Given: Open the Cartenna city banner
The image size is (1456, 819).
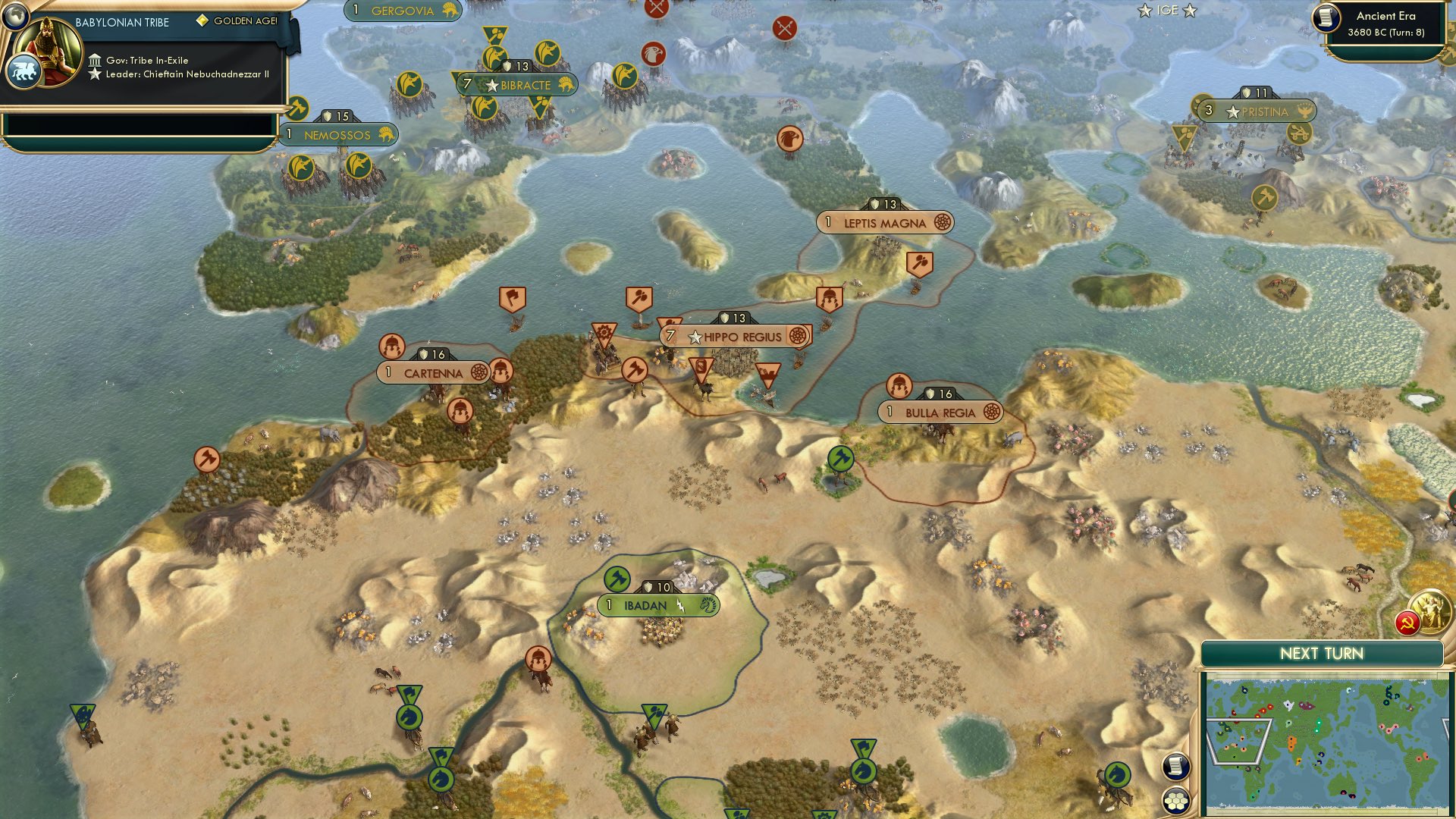Looking at the screenshot, I should click(433, 373).
